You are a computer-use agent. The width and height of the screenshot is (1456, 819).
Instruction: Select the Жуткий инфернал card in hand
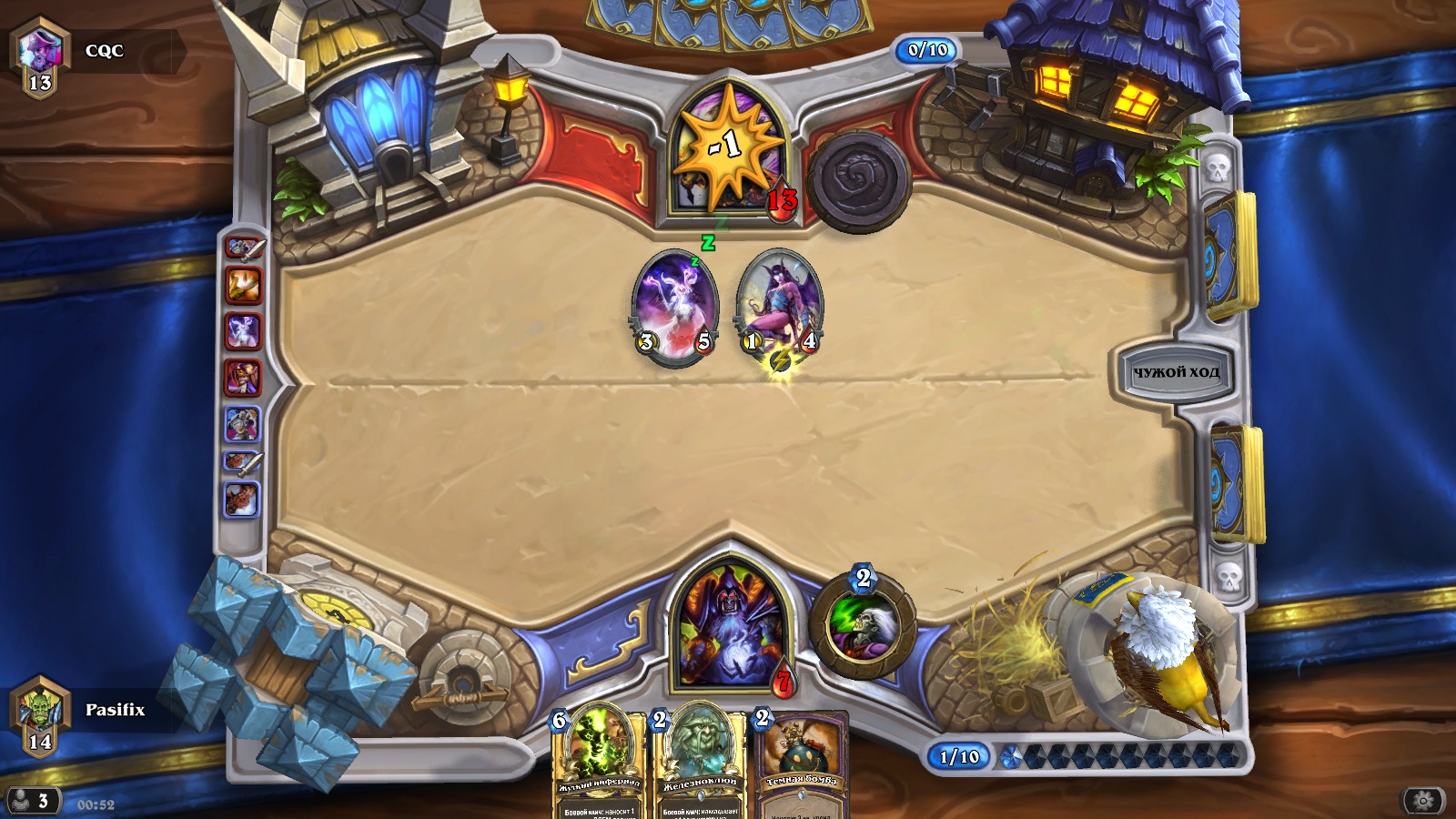(x=597, y=763)
